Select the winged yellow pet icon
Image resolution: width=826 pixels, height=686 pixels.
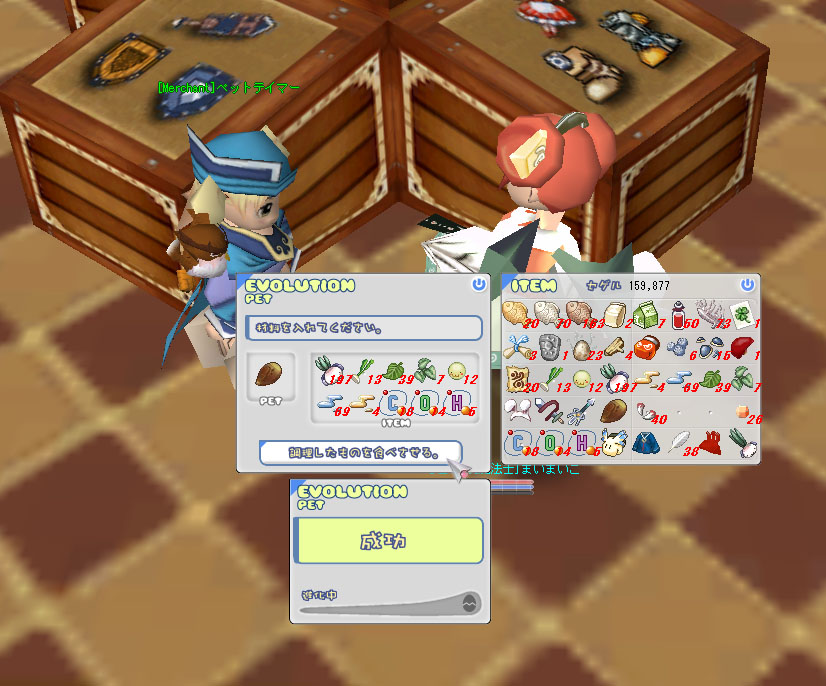[x=613, y=441]
